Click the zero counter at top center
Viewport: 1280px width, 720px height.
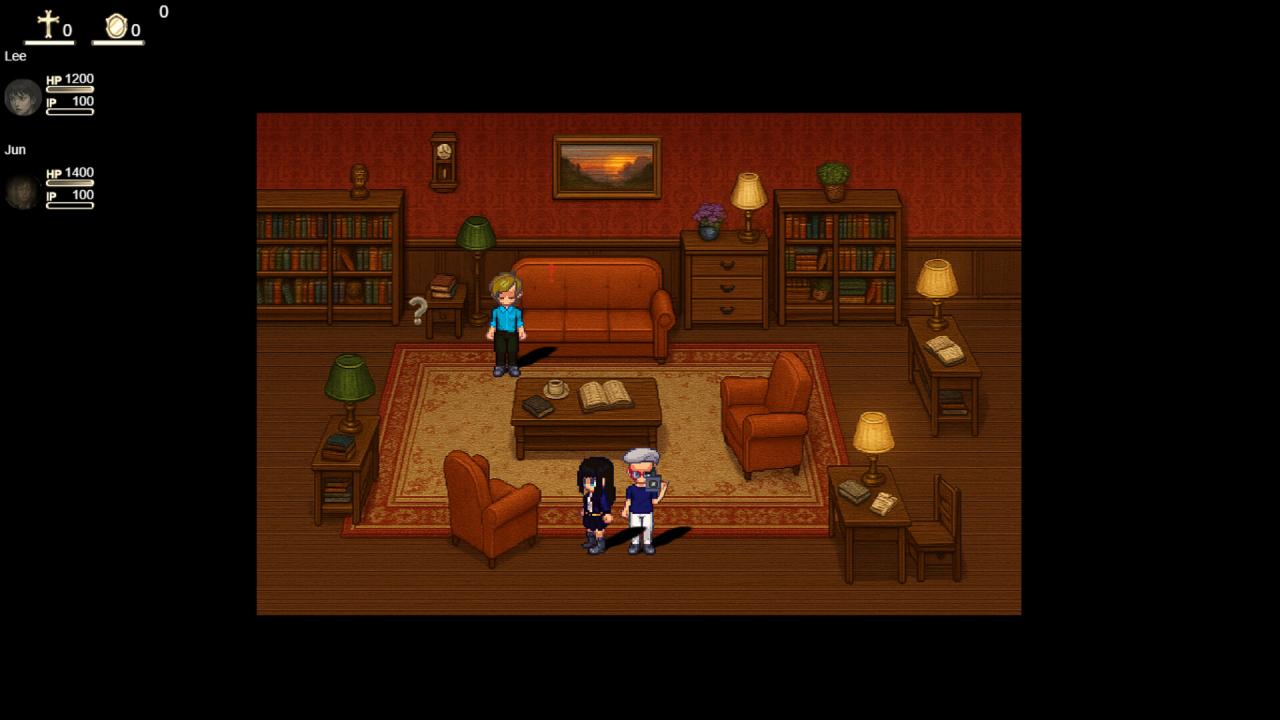pos(163,13)
